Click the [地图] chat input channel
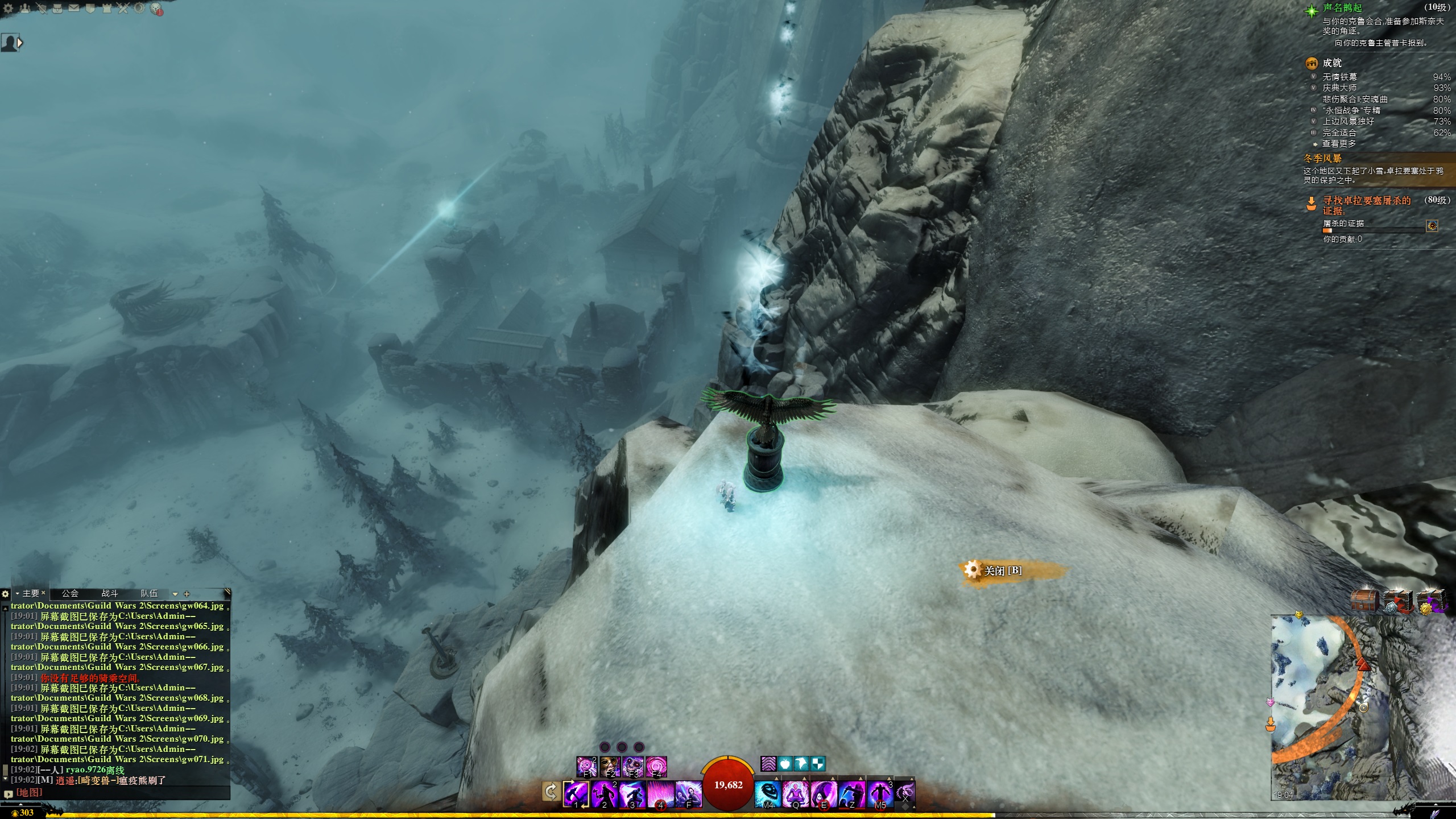 click(x=29, y=792)
